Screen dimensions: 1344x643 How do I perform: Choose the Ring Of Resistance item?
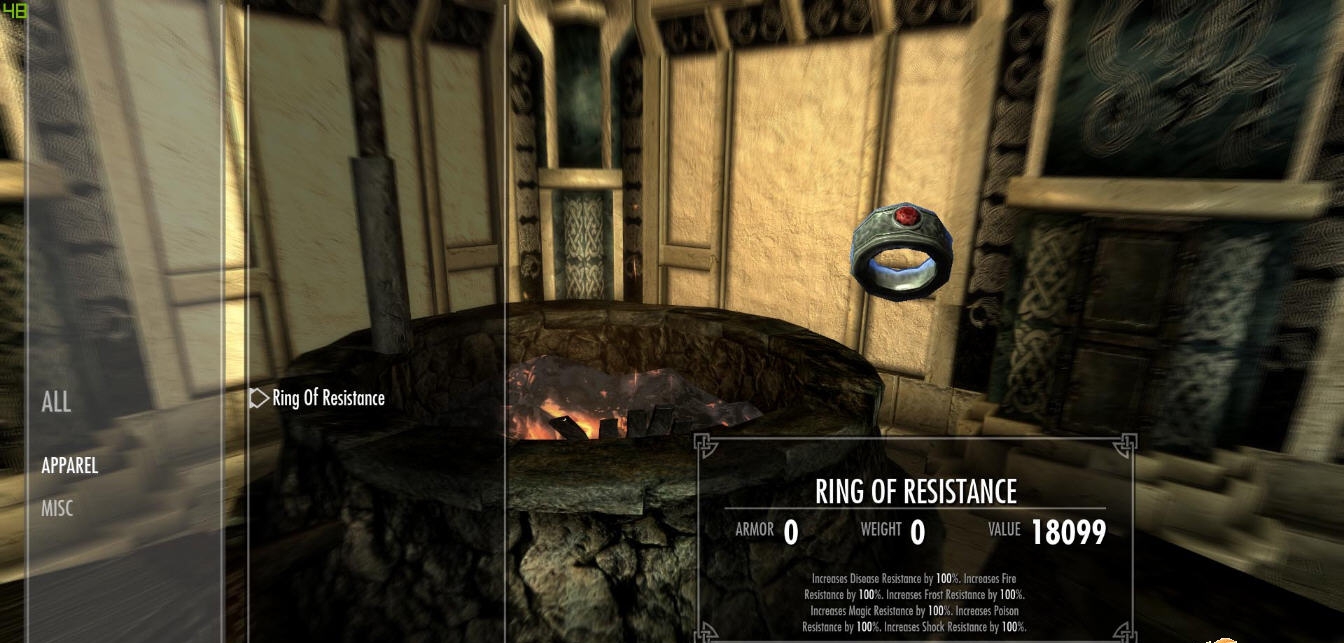328,398
